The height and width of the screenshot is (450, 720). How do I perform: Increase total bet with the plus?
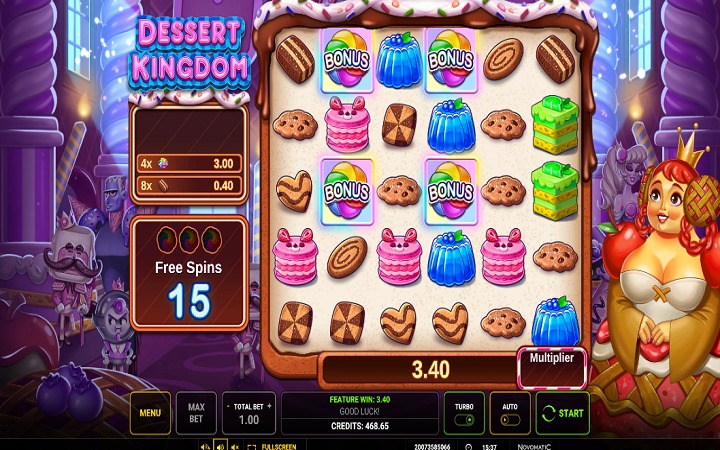click(x=268, y=408)
